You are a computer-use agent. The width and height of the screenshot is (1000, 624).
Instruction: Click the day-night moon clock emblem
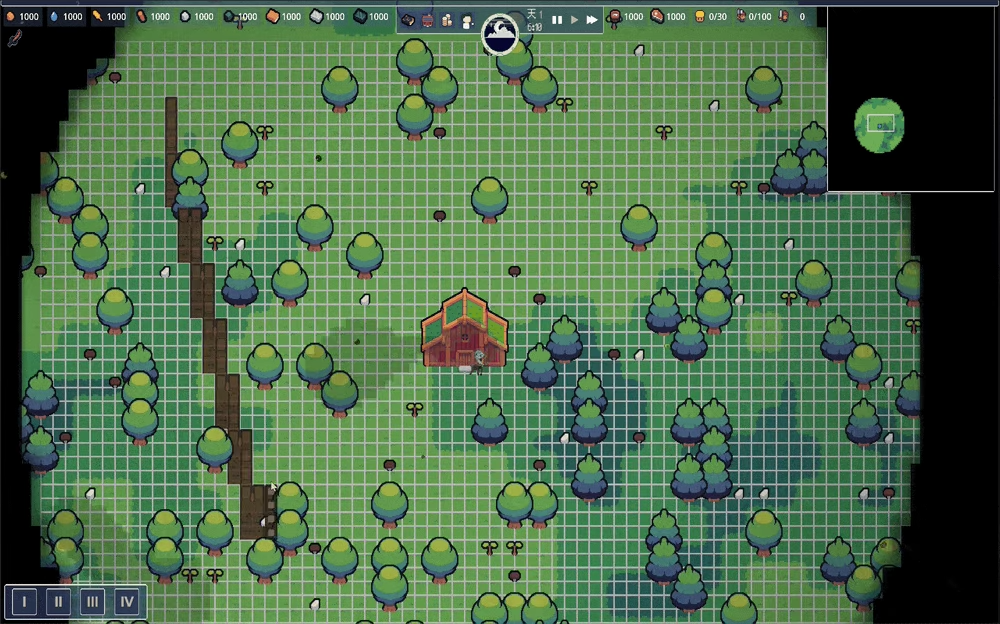[x=500, y=34]
